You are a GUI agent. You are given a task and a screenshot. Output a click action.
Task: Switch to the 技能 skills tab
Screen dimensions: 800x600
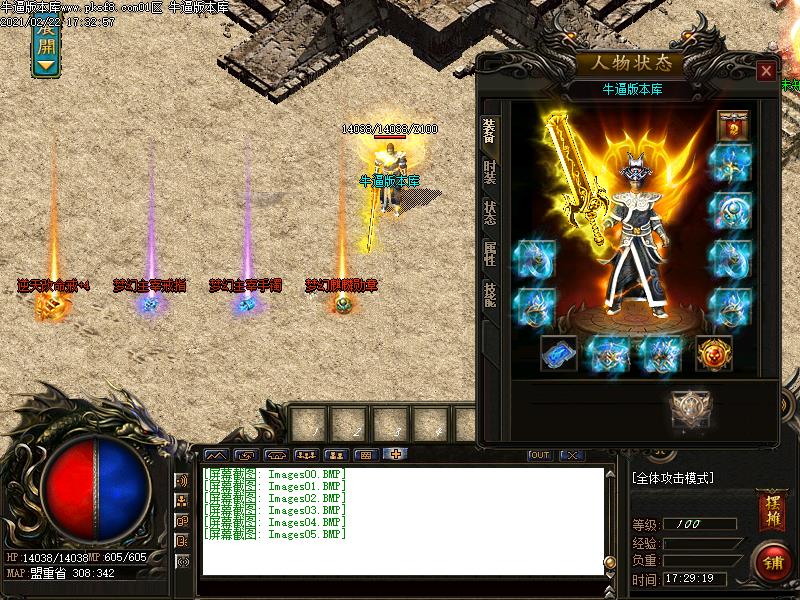pyautogui.click(x=490, y=294)
